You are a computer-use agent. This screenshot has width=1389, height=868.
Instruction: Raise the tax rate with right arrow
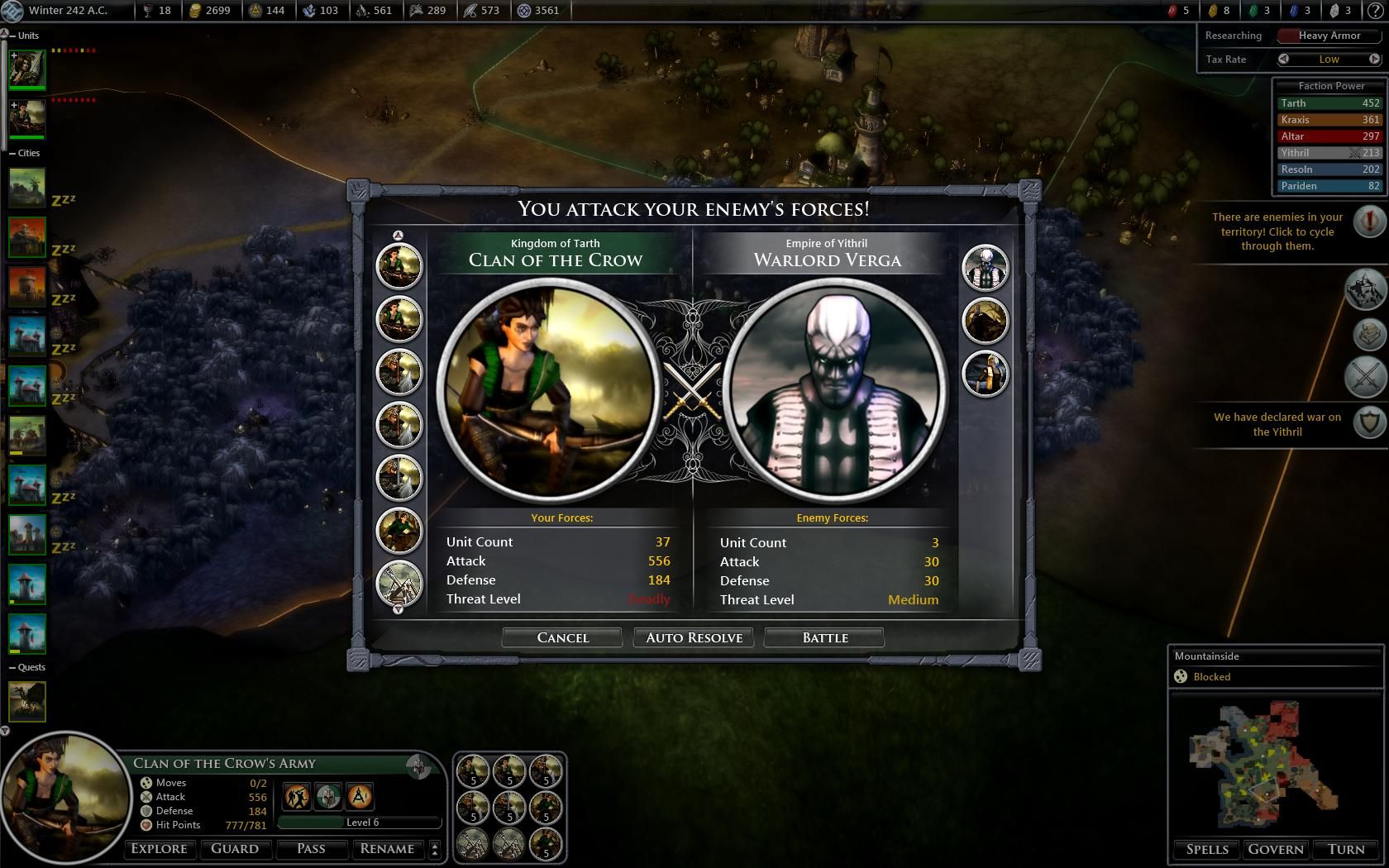pyautogui.click(x=1374, y=59)
